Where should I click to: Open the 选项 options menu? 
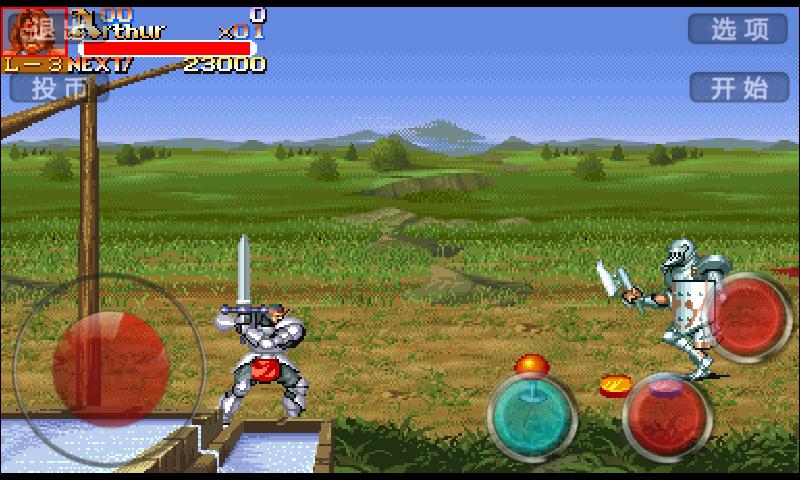[737, 29]
